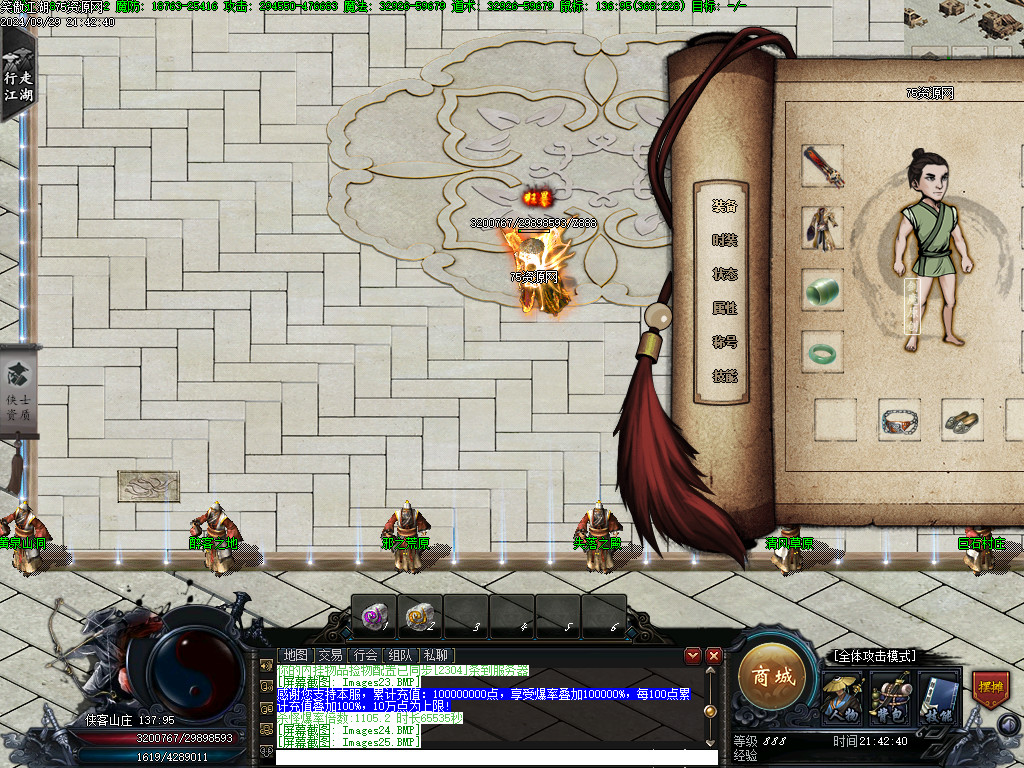Open the 侠士资质 side banner
This screenshot has height=768, width=1024.
tap(18, 393)
